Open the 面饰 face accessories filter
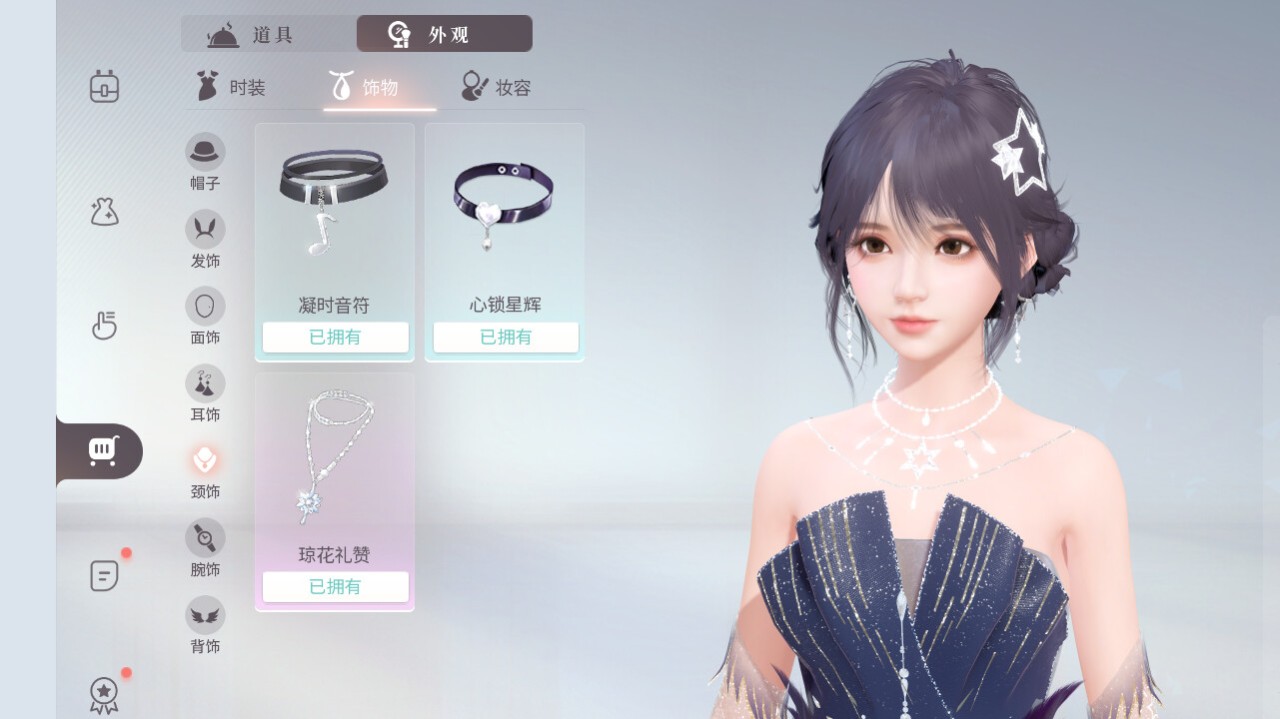The width and height of the screenshot is (1280, 719). coord(205,316)
